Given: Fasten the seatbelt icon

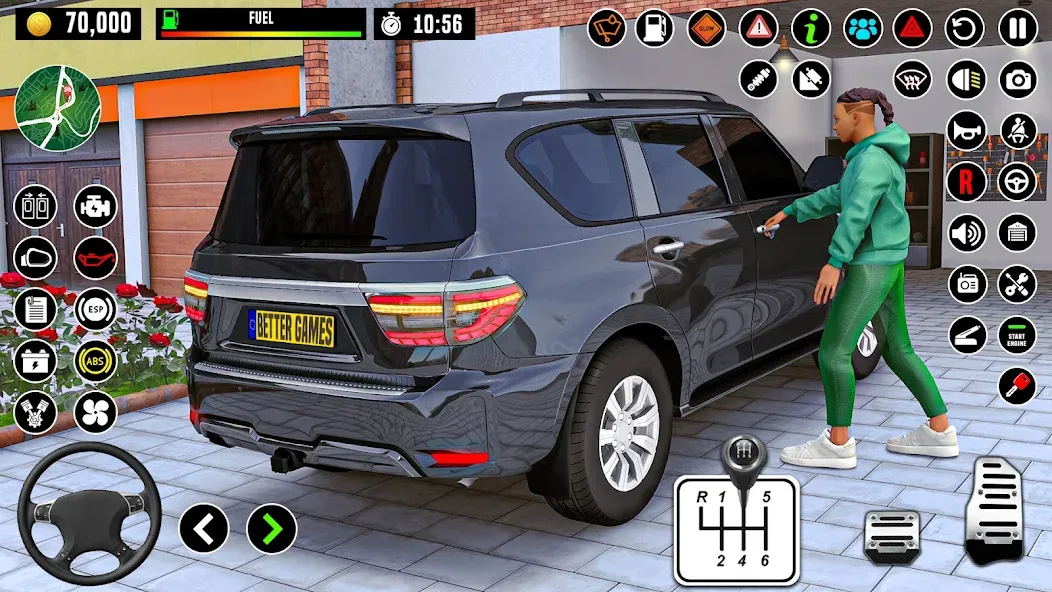Looking at the screenshot, I should pyautogui.click(x=1019, y=131).
